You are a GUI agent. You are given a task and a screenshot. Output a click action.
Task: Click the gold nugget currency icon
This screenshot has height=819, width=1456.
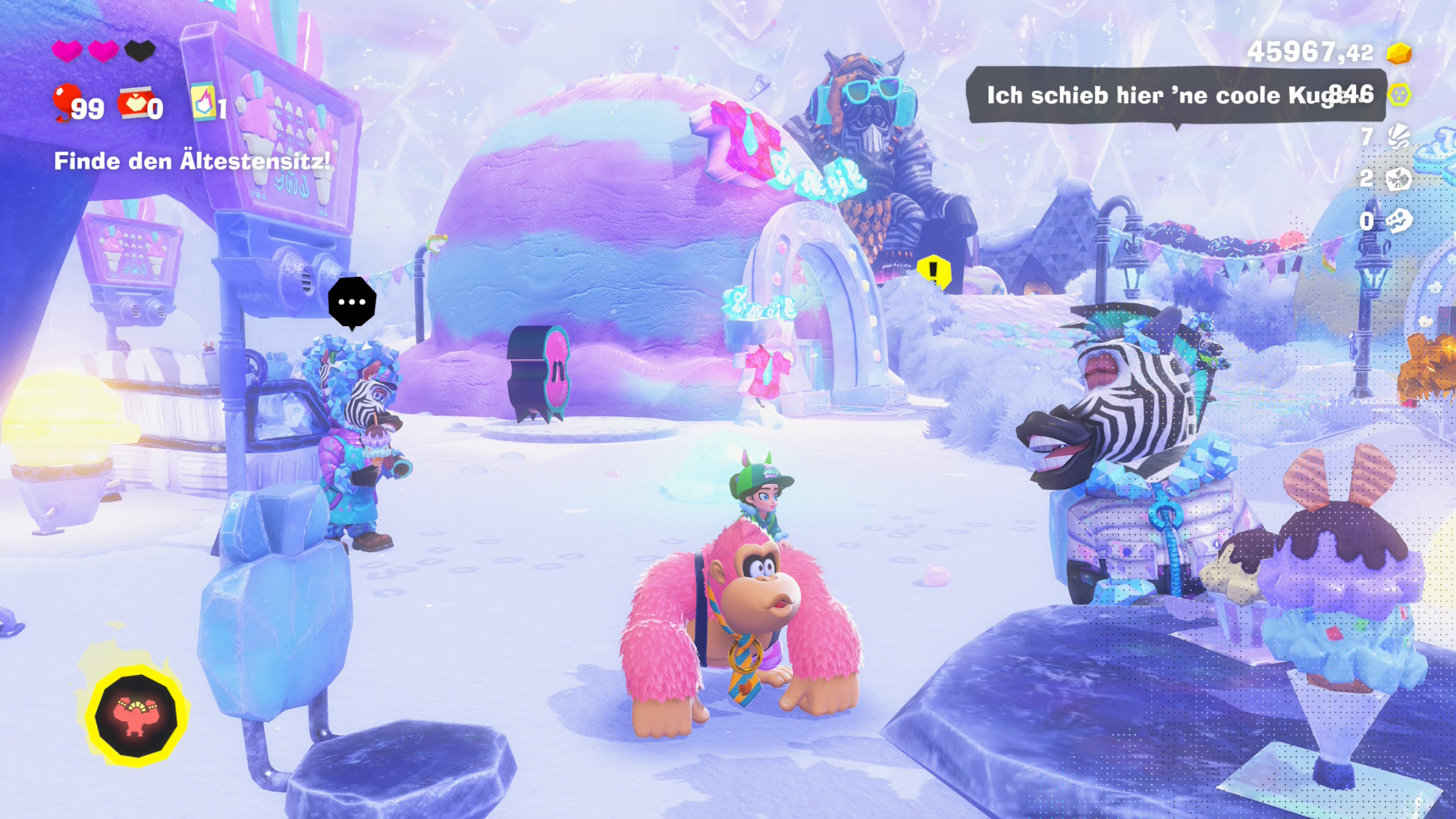click(x=1399, y=53)
